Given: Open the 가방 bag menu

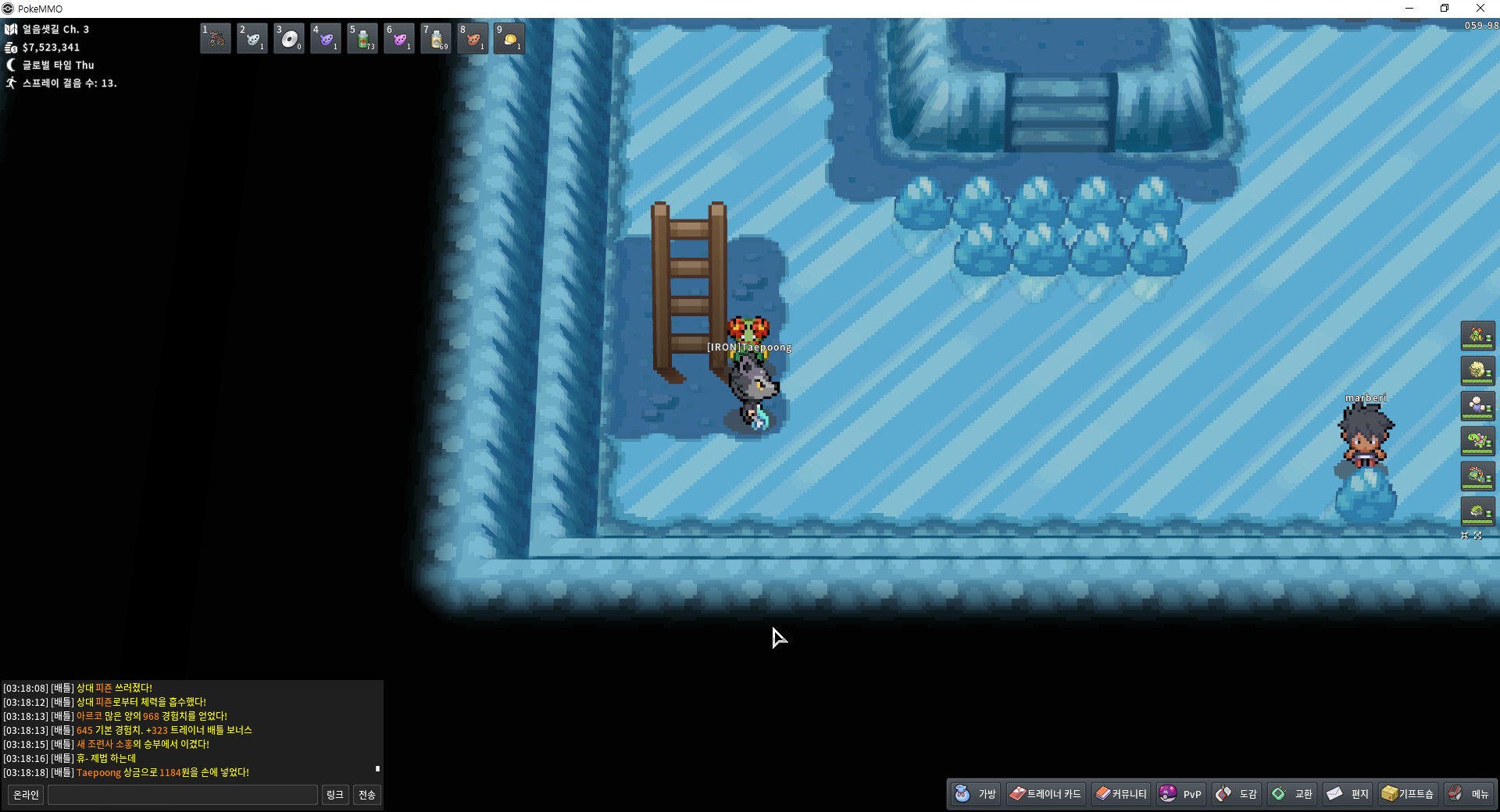Looking at the screenshot, I should tap(976, 794).
